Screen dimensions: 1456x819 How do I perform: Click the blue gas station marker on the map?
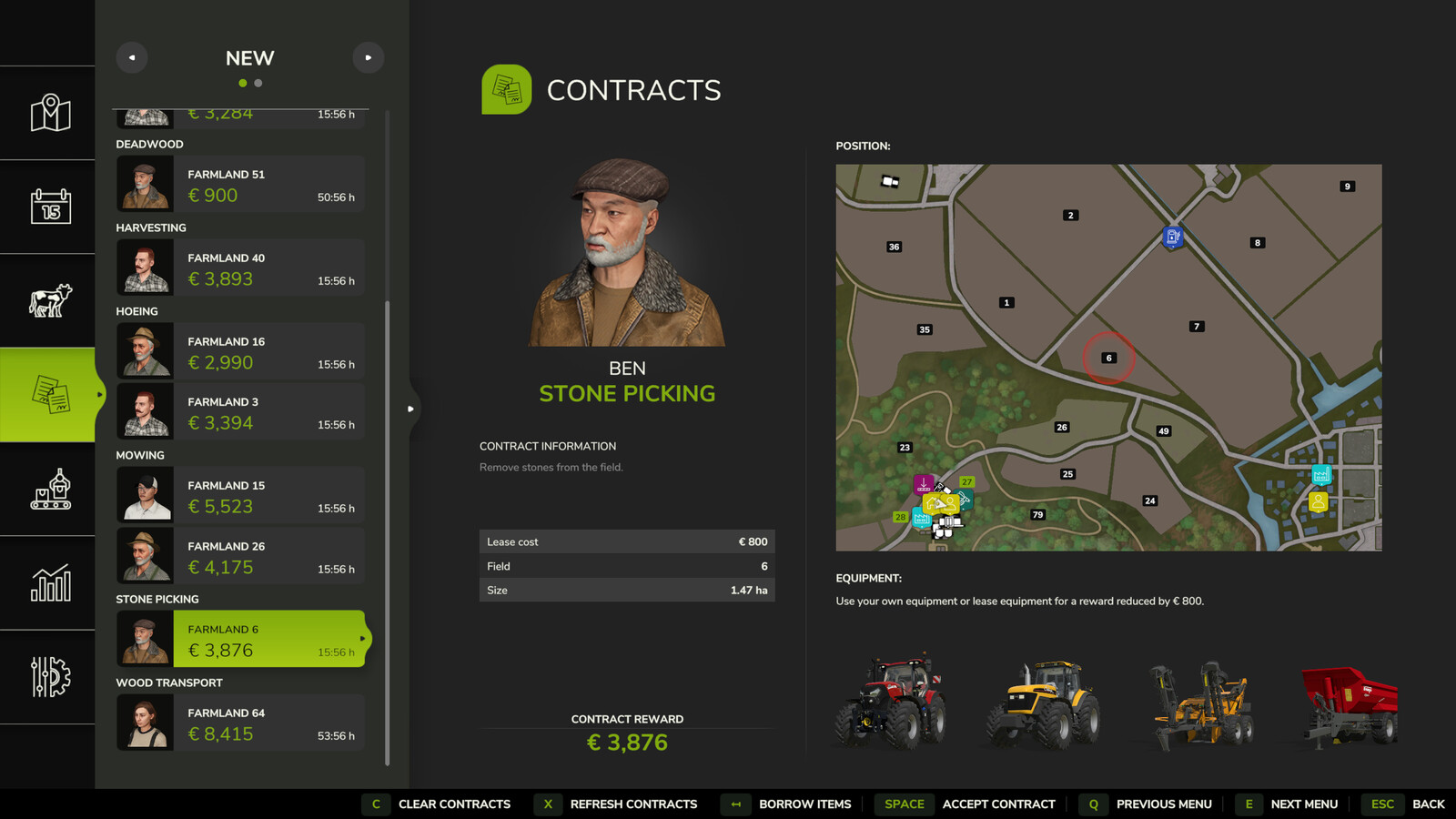point(1172,238)
